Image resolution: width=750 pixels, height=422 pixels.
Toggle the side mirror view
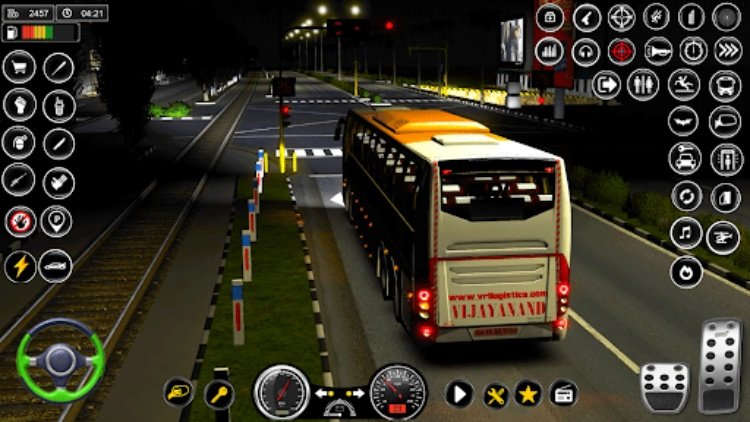[x=724, y=121]
